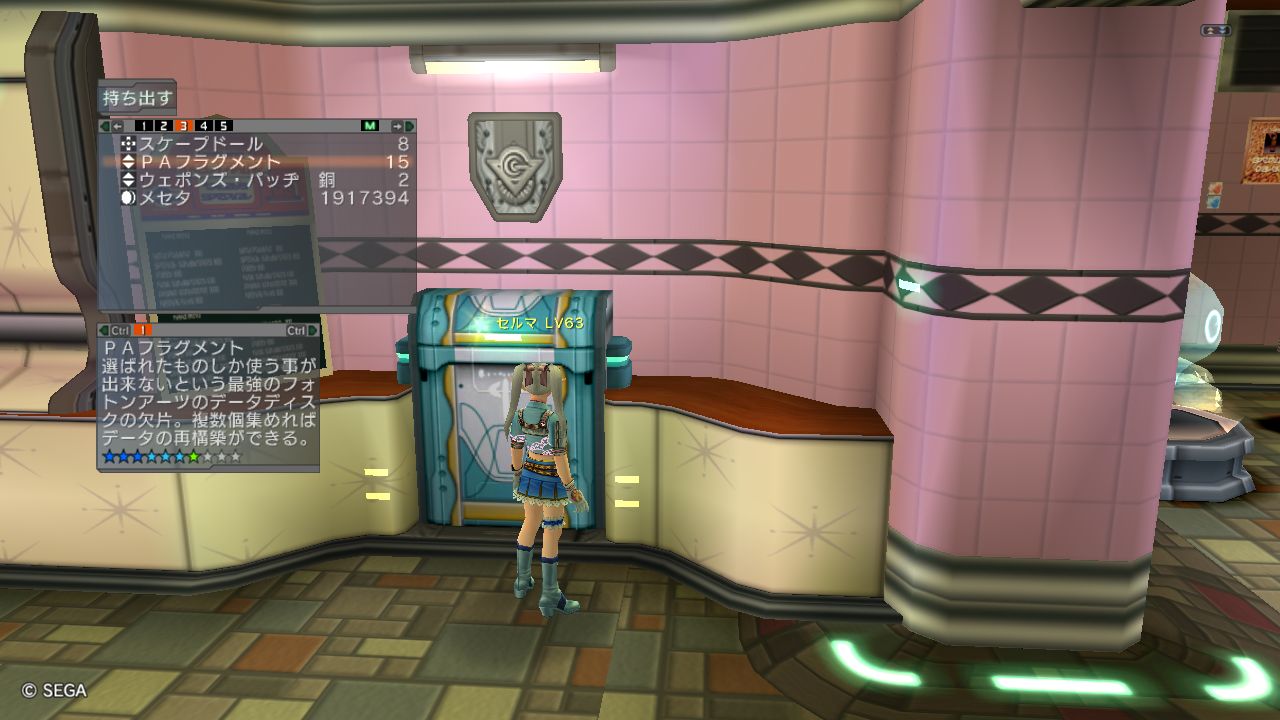Open storage page tab 5
This screenshot has width=1280, height=720.
tap(223, 126)
